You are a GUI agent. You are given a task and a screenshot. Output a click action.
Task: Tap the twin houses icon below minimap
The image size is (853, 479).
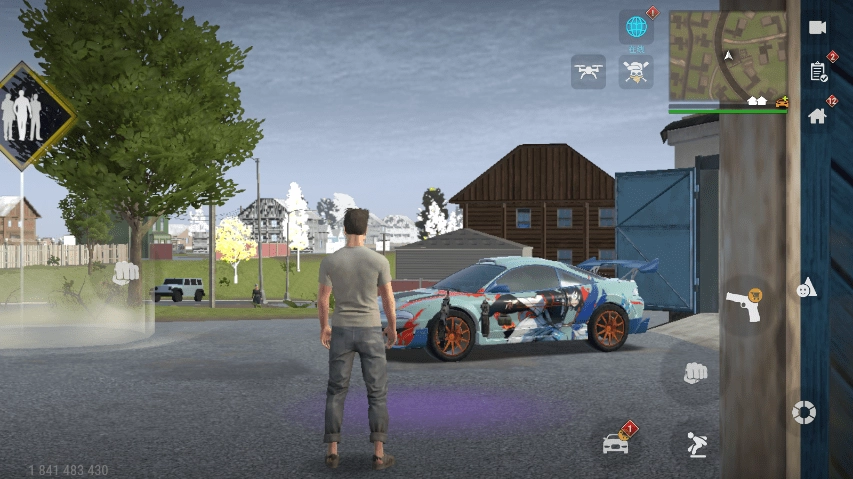(x=757, y=101)
